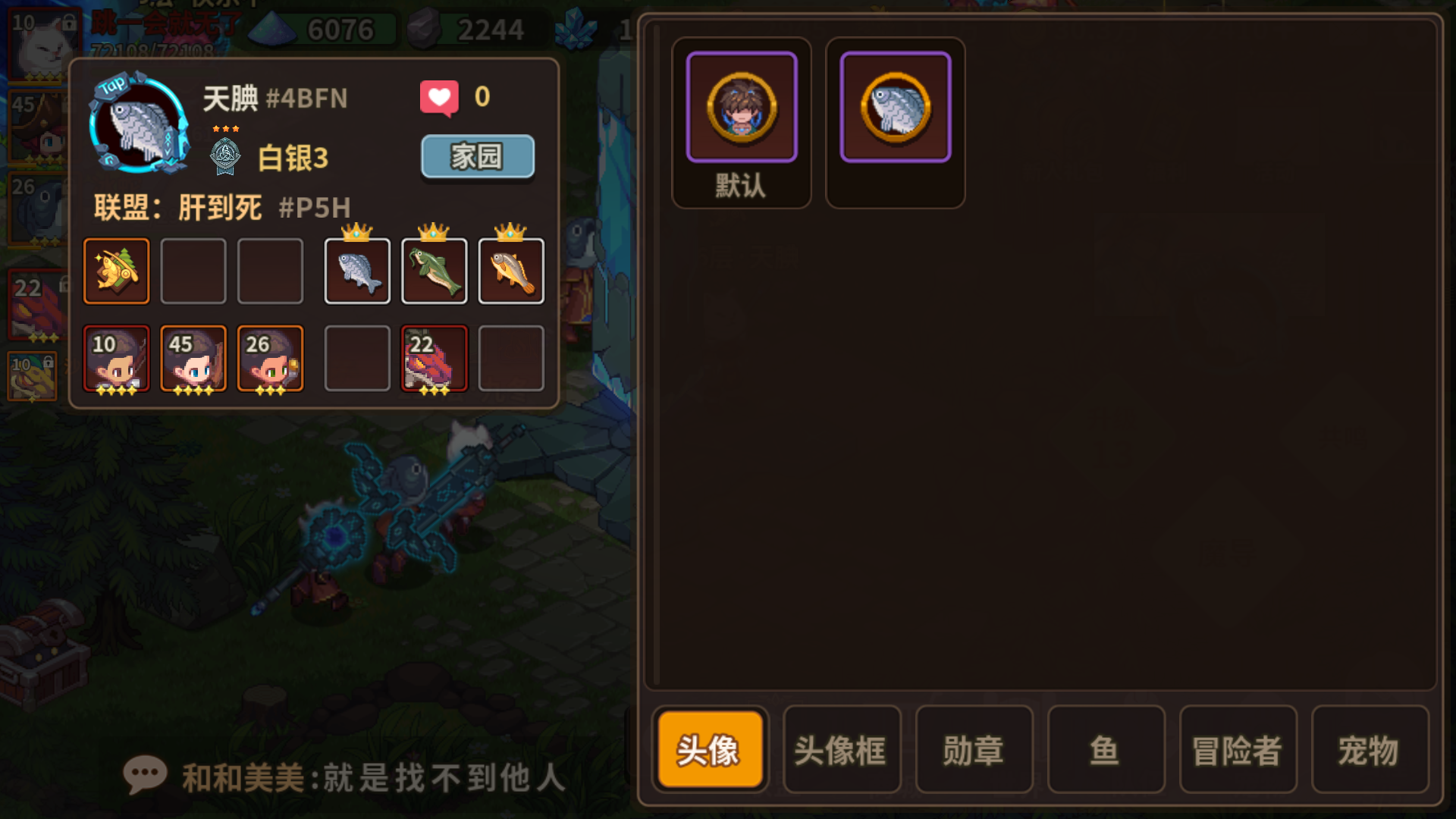The height and width of the screenshot is (819, 1456).
Task: Switch to the 宠物 tab
Action: click(1370, 751)
